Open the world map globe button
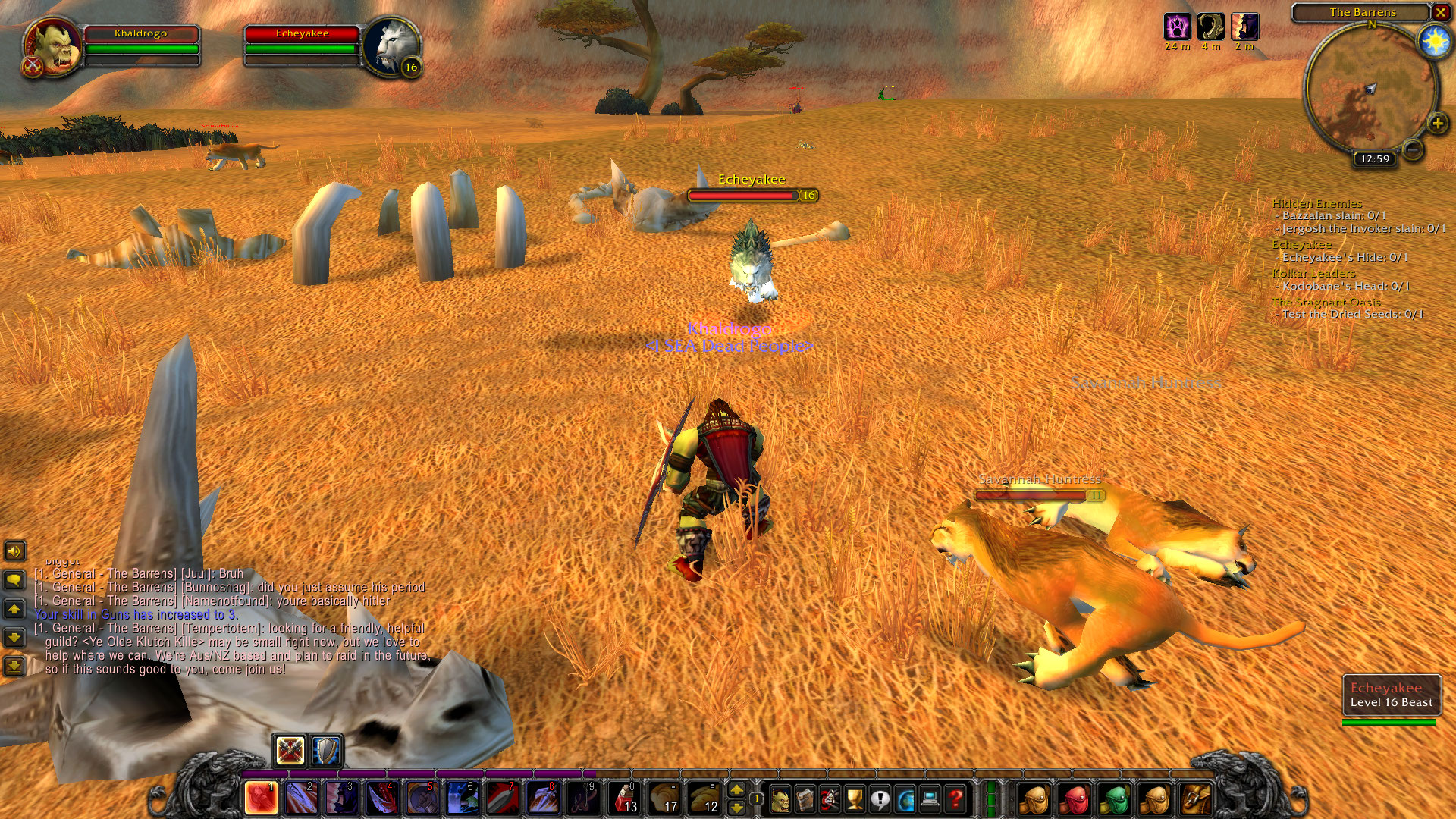The height and width of the screenshot is (819, 1456). 905,799
